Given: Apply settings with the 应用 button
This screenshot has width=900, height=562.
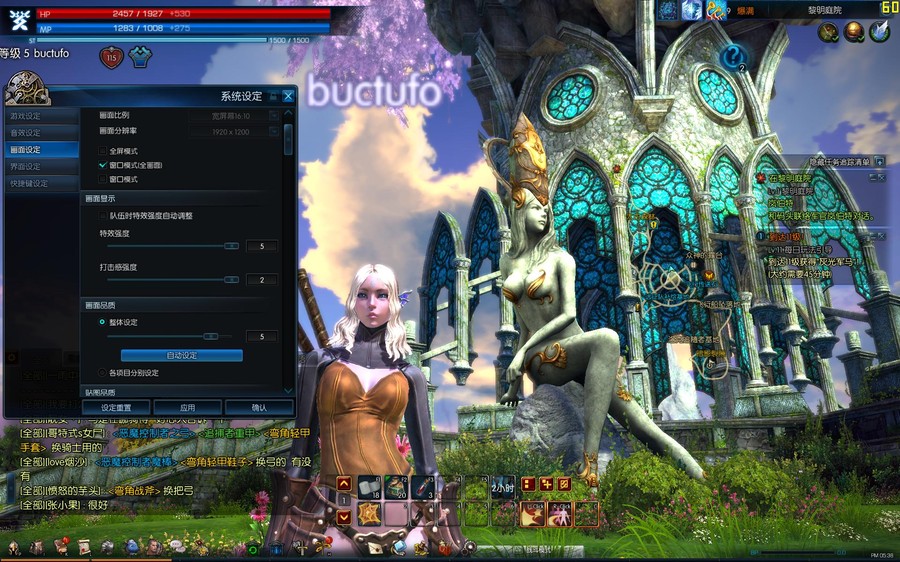Looking at the screenshot, I should (187, 408).
